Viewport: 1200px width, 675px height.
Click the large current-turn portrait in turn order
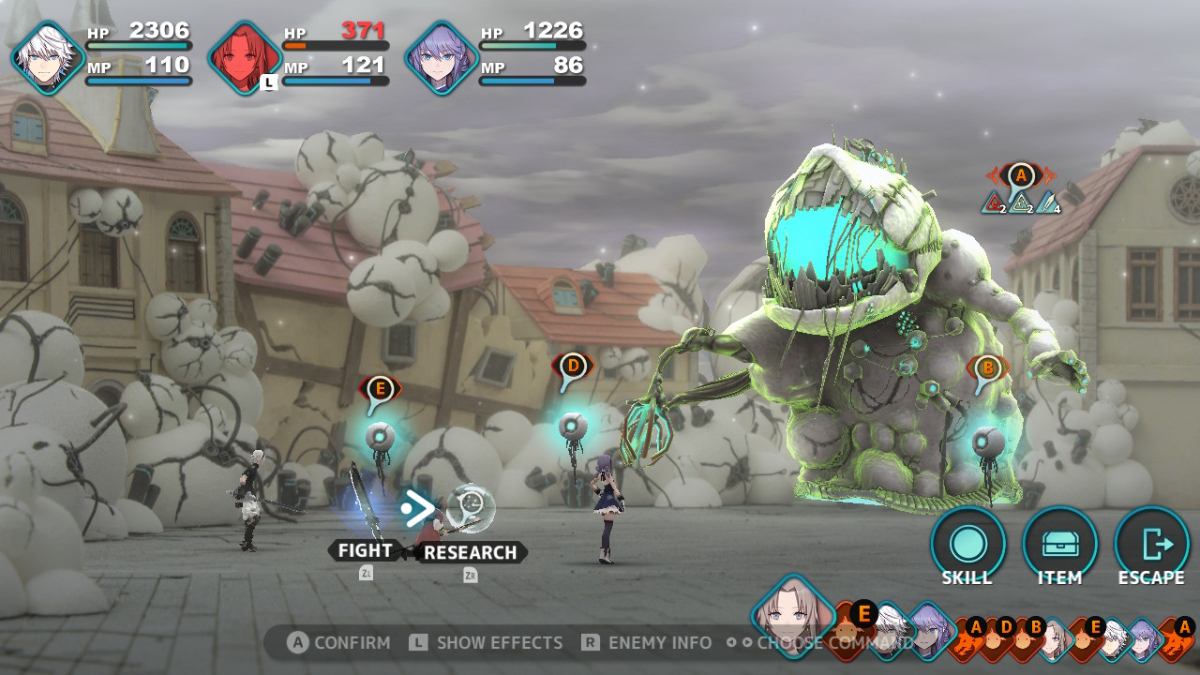(792, 612)
